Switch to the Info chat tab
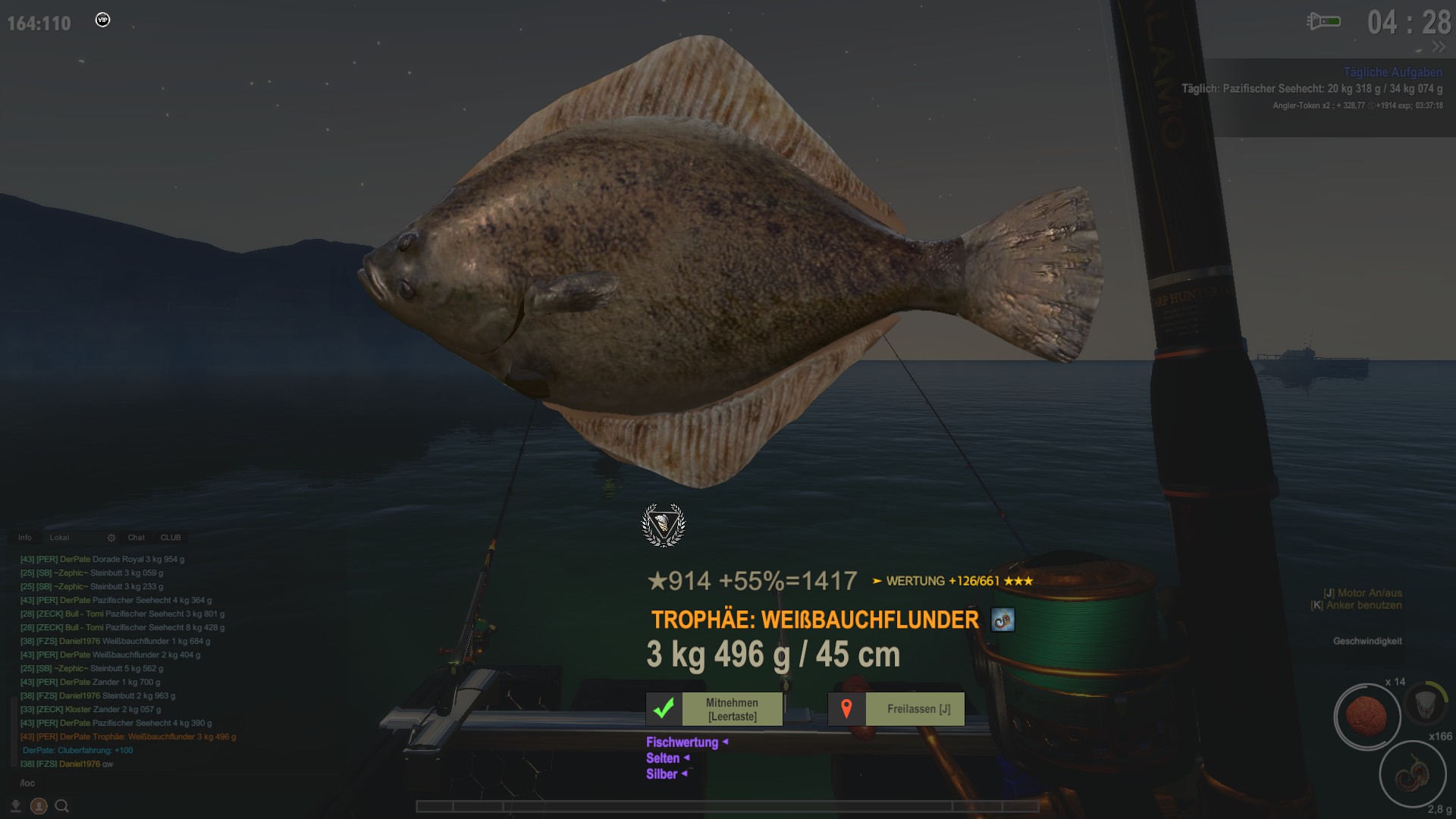1456x819 pixels. coord(25,538)
